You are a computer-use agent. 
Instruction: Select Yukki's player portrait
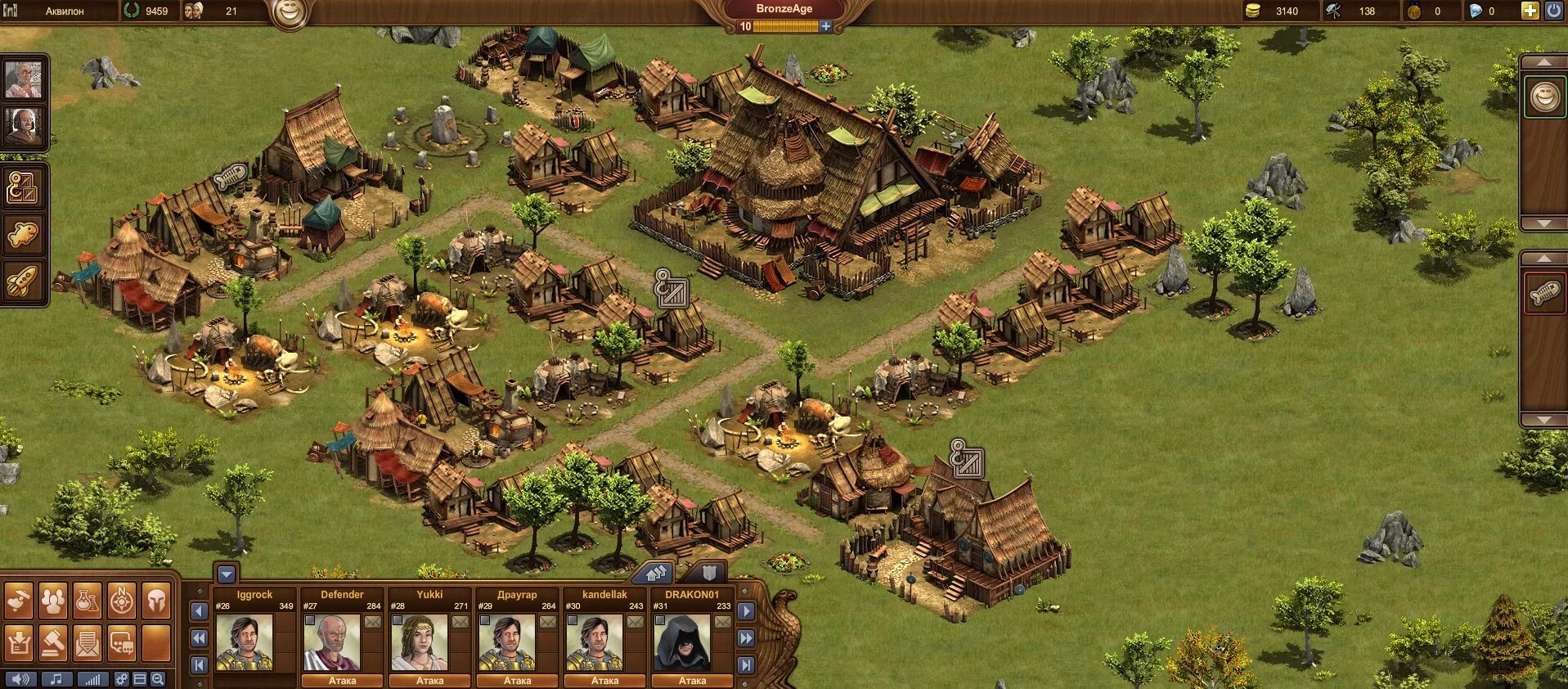(x=419, y=642)
